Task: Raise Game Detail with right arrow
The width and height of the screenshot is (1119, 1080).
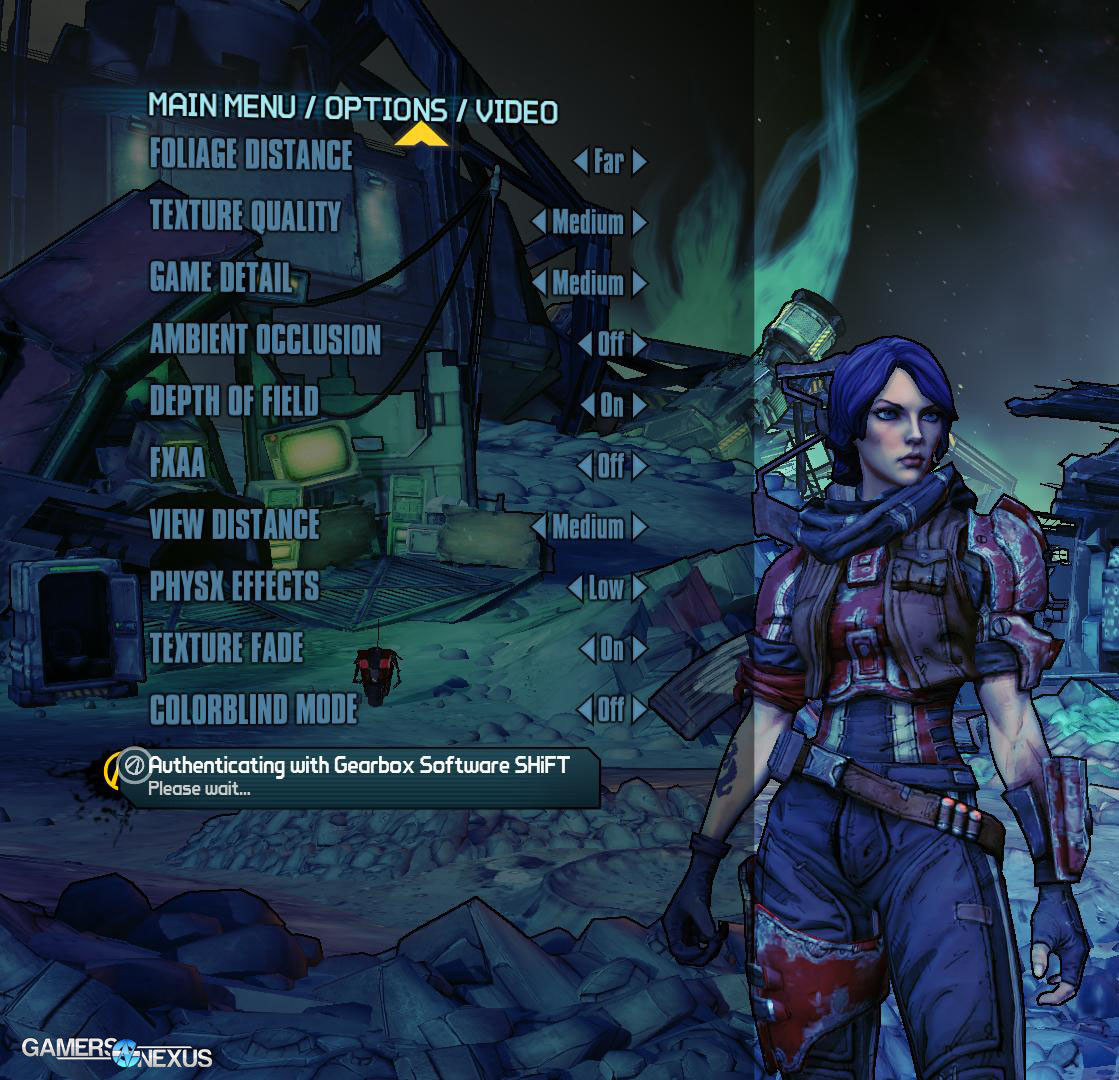Action: coord(640,283)
